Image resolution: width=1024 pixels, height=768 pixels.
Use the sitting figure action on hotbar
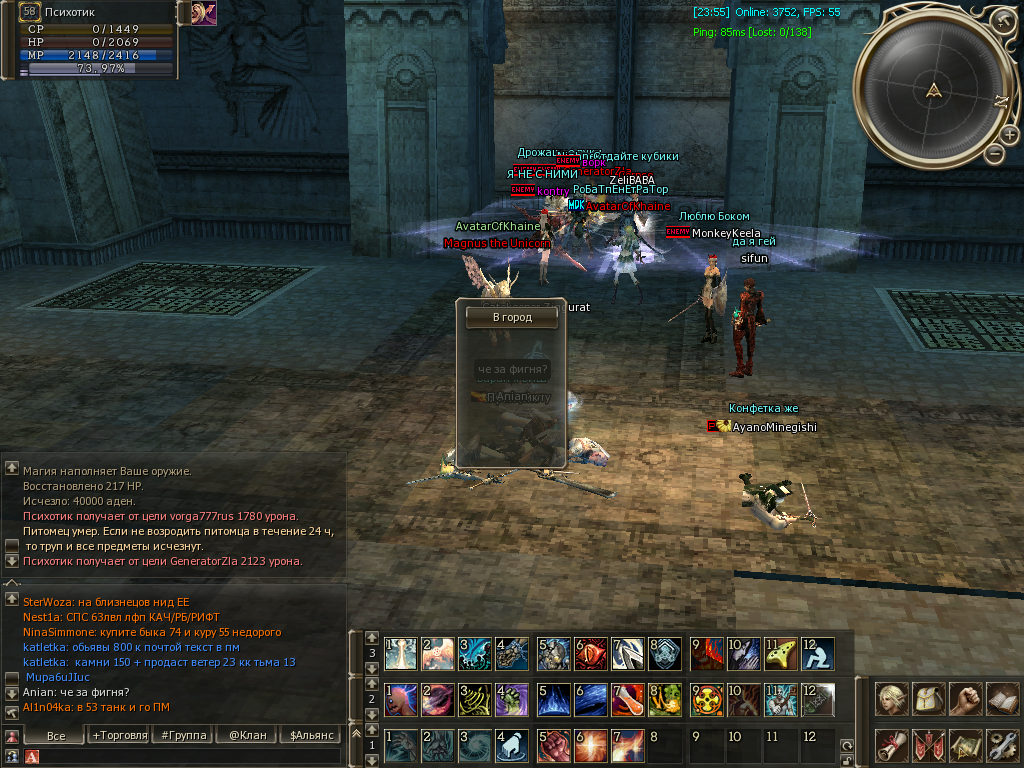point(818,654)
